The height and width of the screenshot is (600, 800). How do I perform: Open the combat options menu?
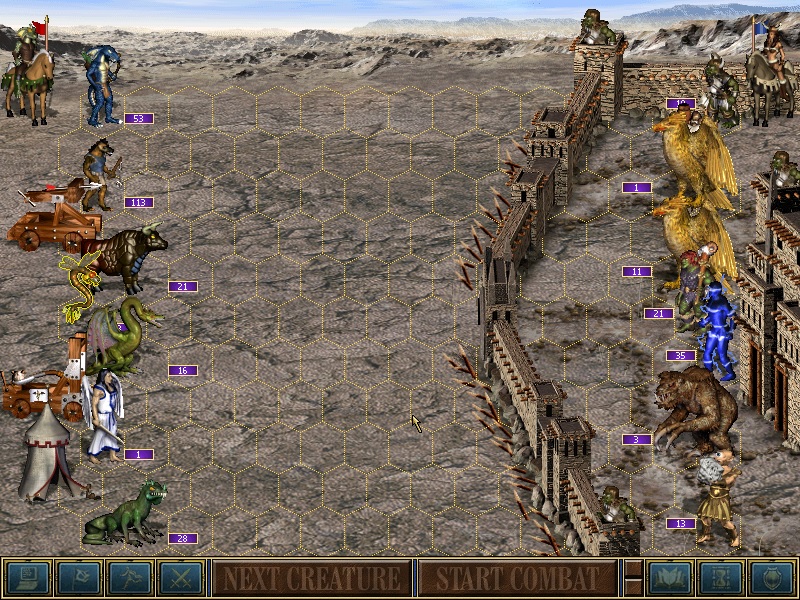tap(28, 577)
